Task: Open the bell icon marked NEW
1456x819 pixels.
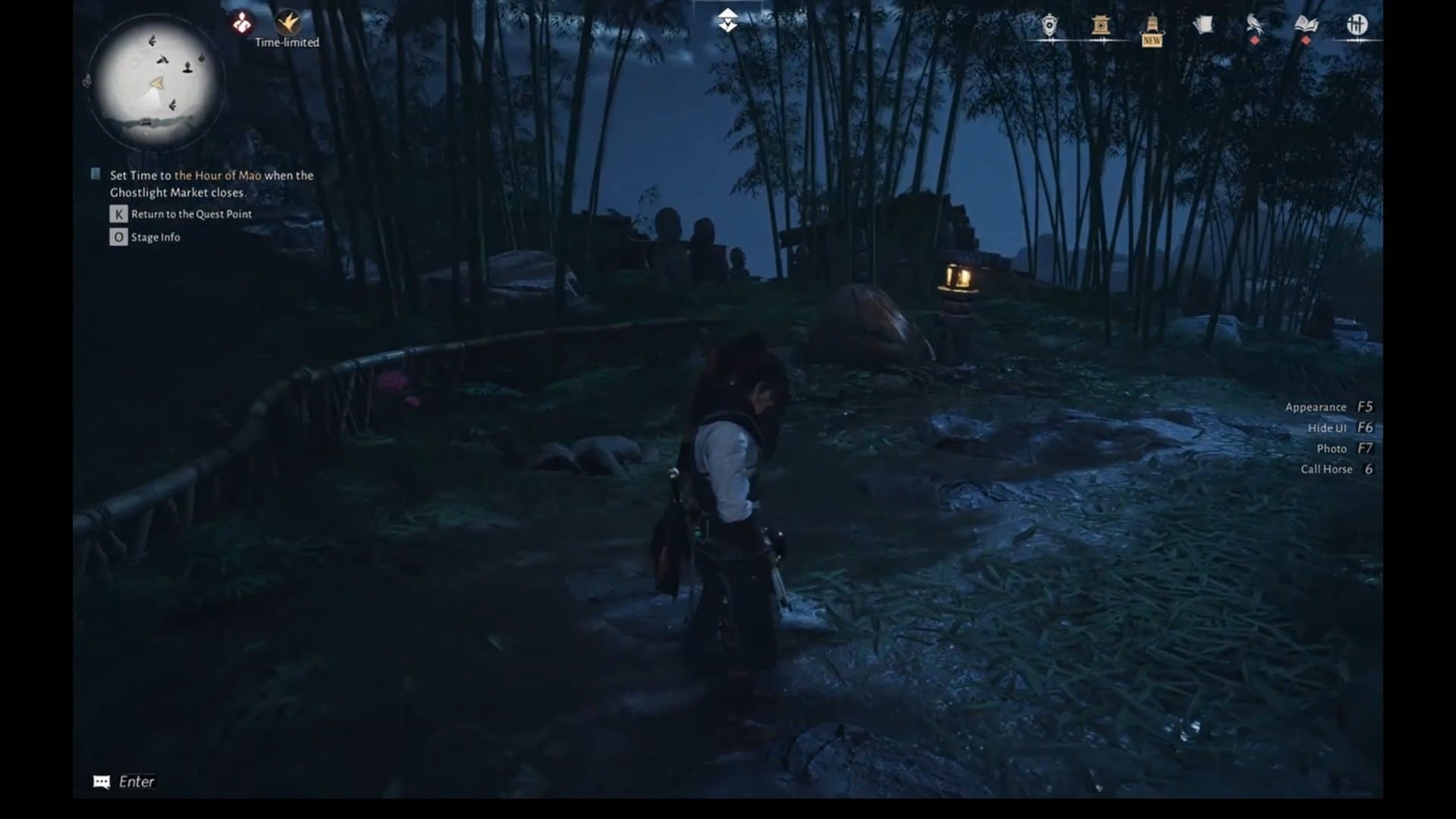Action: (x=1150, y=27)
